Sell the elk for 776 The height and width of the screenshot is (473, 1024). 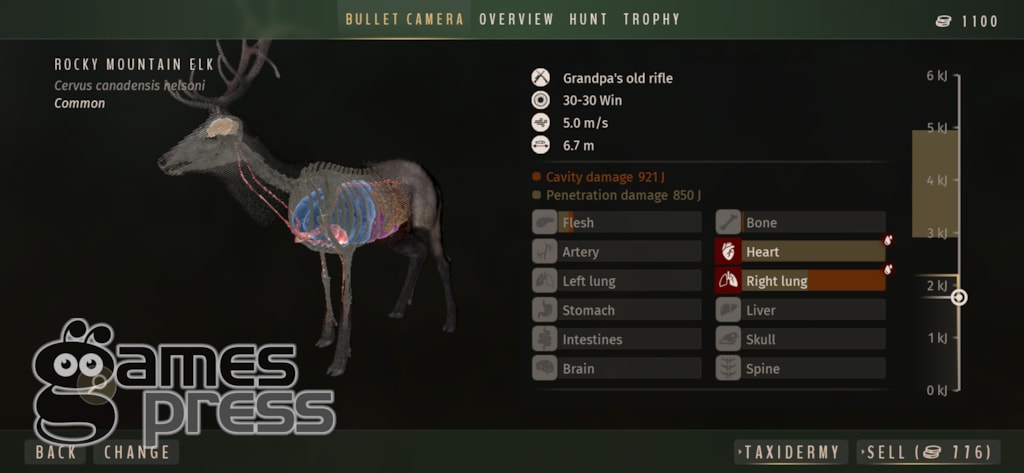[x=927, y=452]
